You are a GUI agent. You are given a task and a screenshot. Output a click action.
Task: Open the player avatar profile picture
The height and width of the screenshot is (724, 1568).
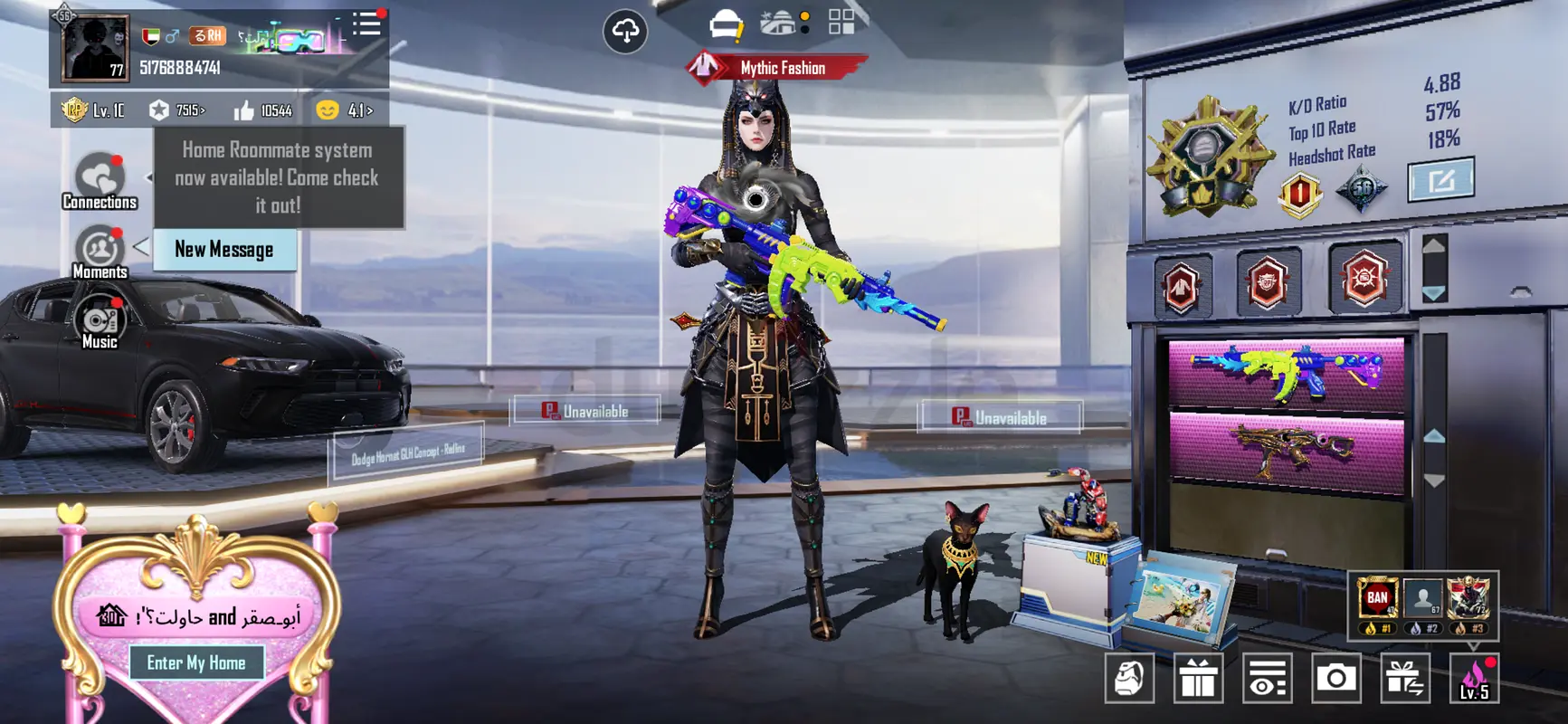tap(94, 48)
